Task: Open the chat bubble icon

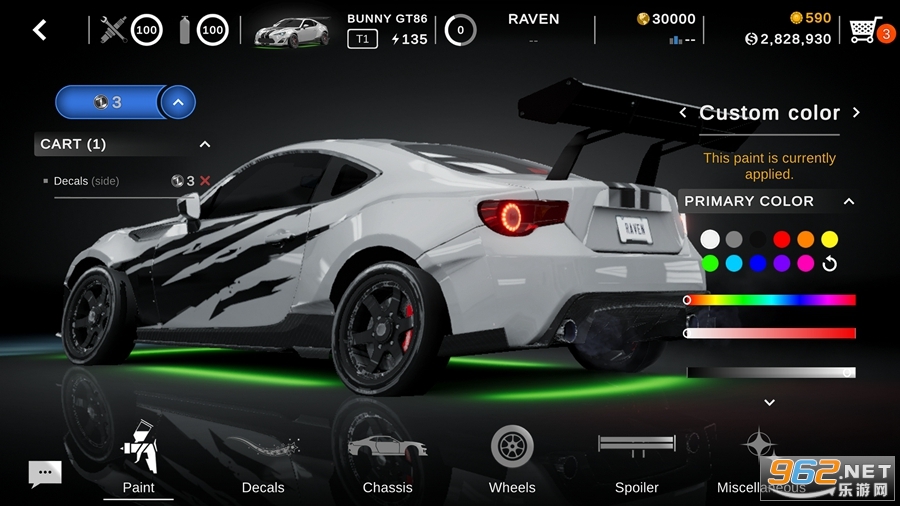Action: 45,473
